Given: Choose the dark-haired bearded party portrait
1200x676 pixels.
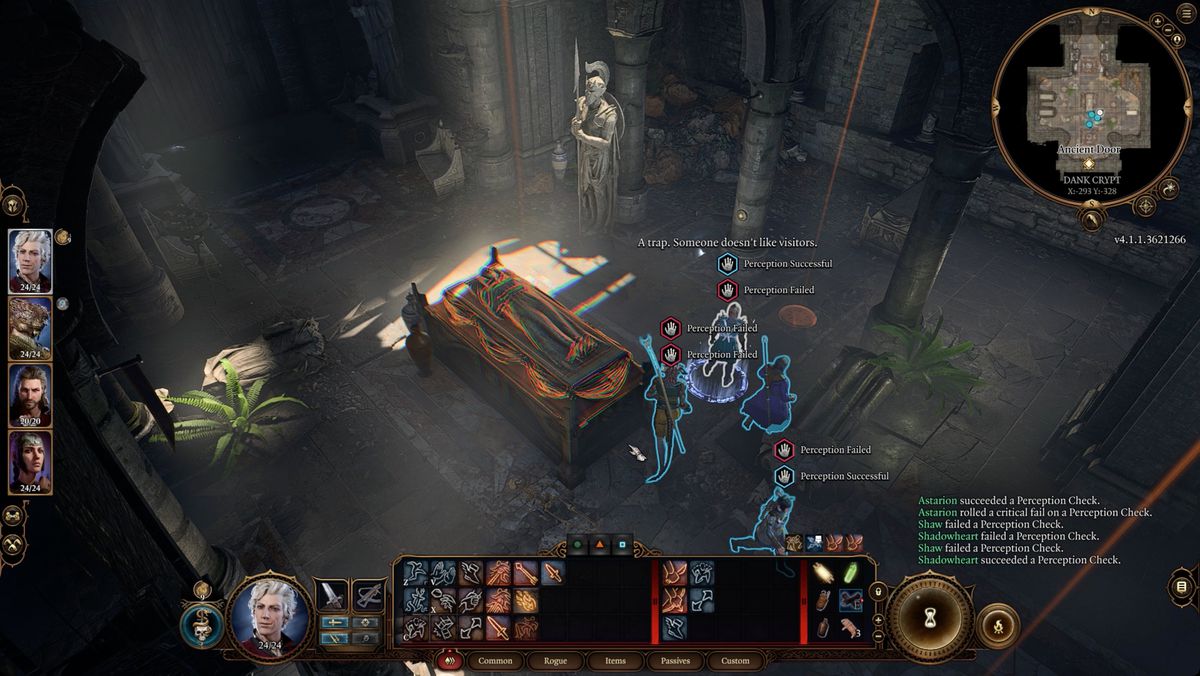Looking at the screenshot, I should [30, 392].
